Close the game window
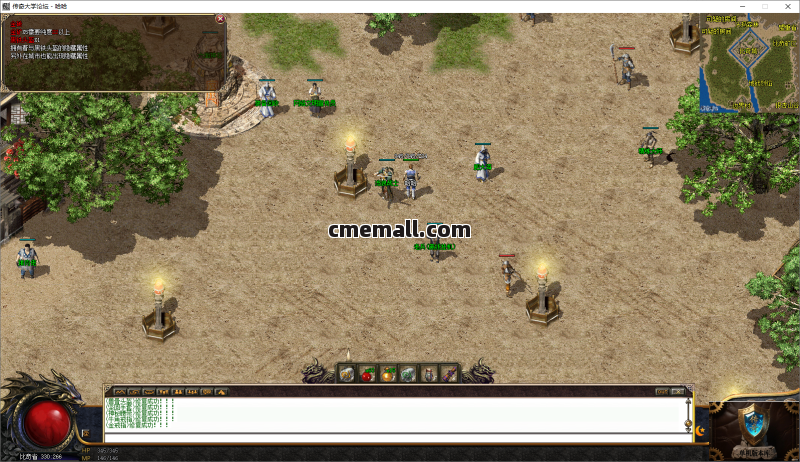Screen dimensions: 800x462 (787, 6)
